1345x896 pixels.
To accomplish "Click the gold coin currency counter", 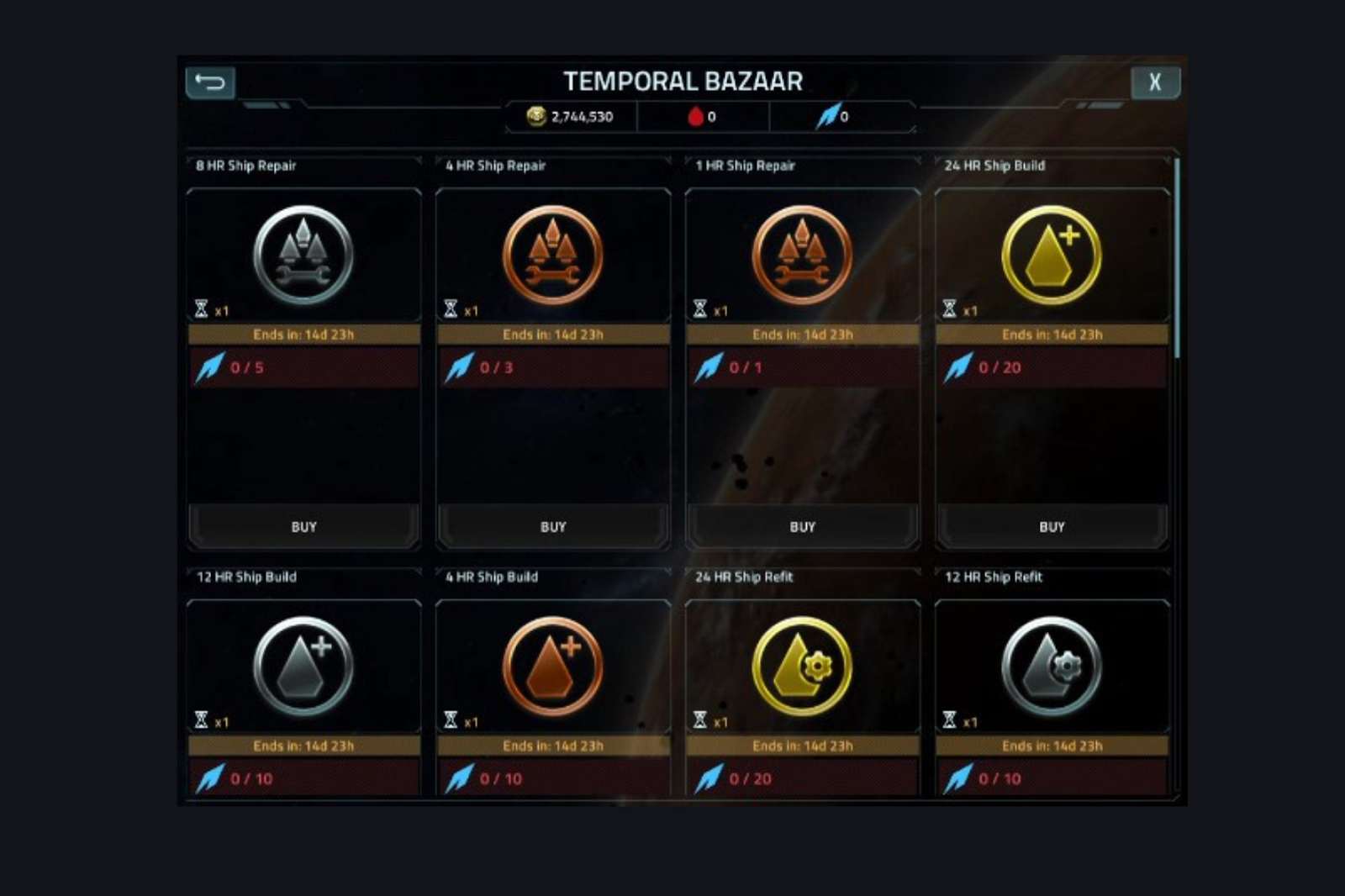I will 571,117.
